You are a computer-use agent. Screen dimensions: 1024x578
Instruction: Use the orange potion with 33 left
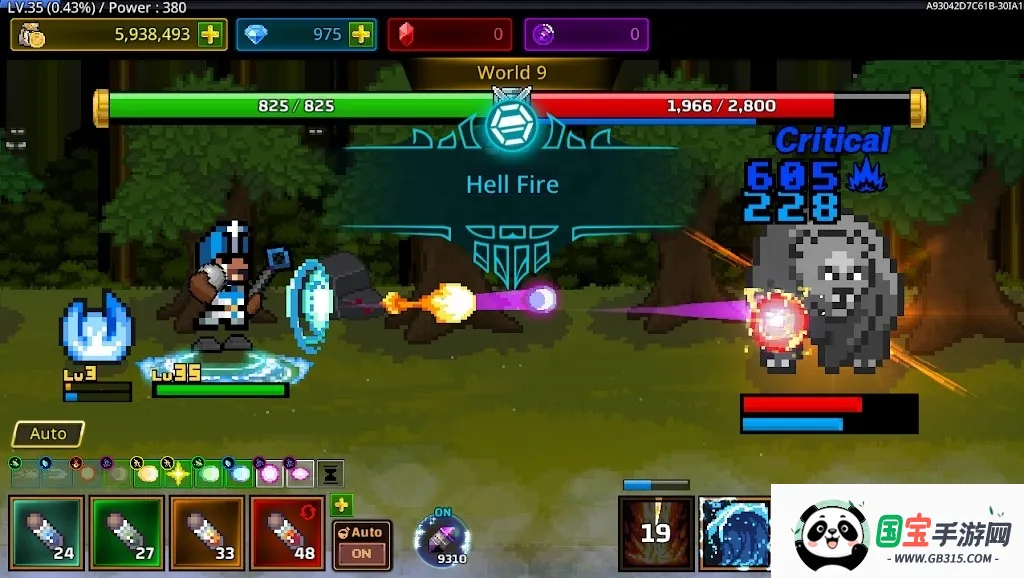tap(206, 533)
